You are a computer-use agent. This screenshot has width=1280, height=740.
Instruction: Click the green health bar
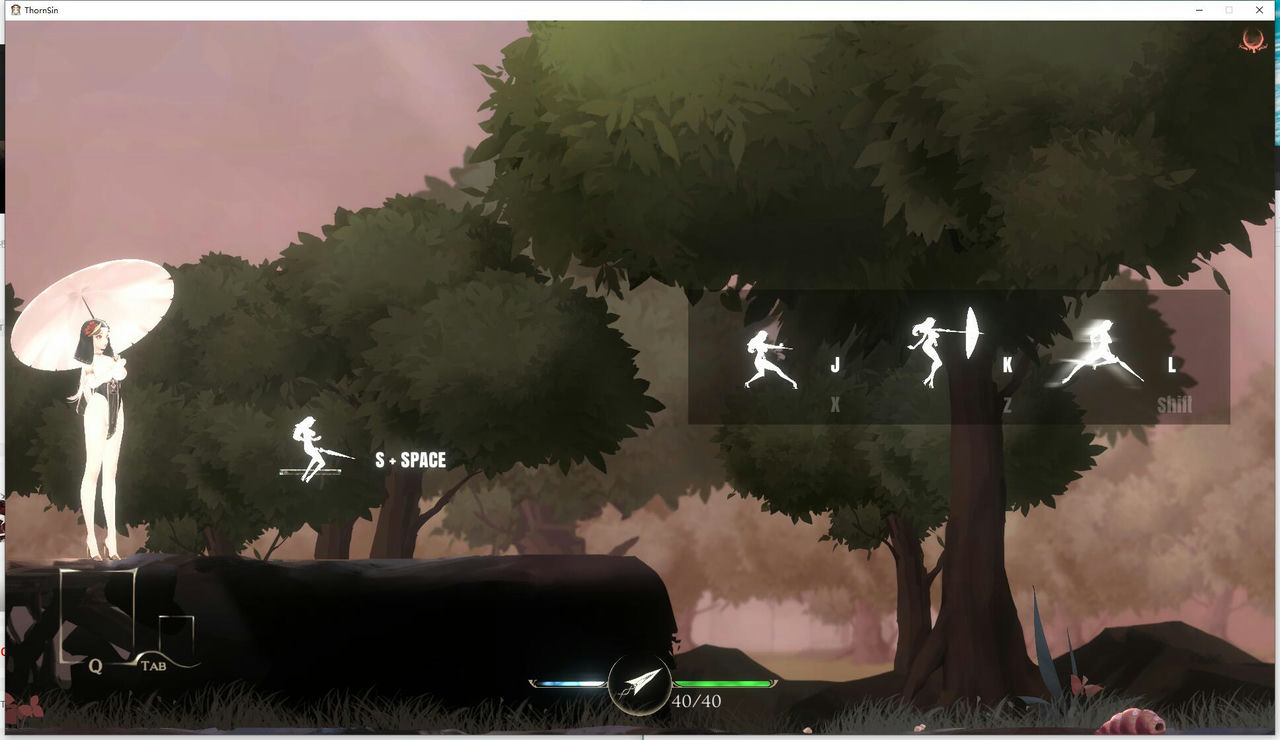(725, 683)
